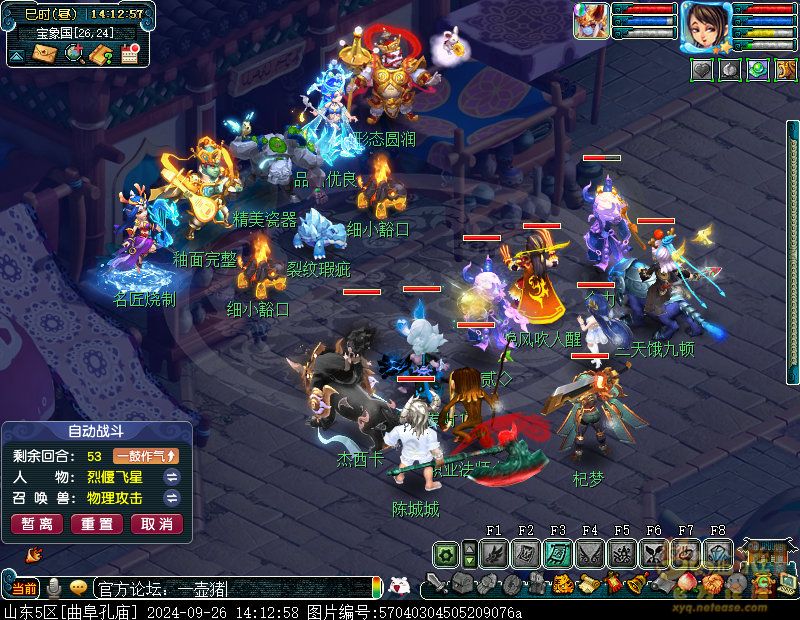
Task: Select the F1 wing skill slot
Action: (x=494, y=553)
